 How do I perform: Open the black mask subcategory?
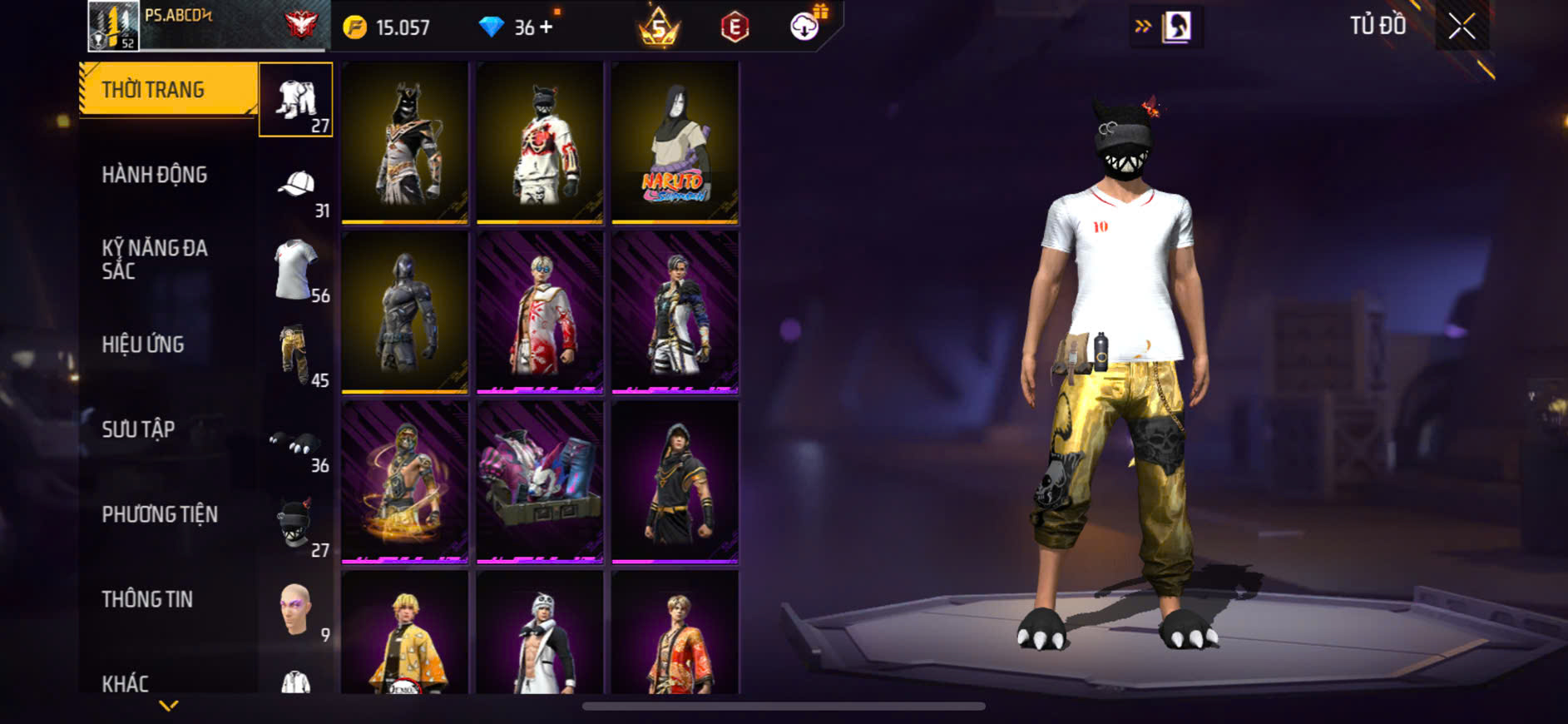(296, 524)
